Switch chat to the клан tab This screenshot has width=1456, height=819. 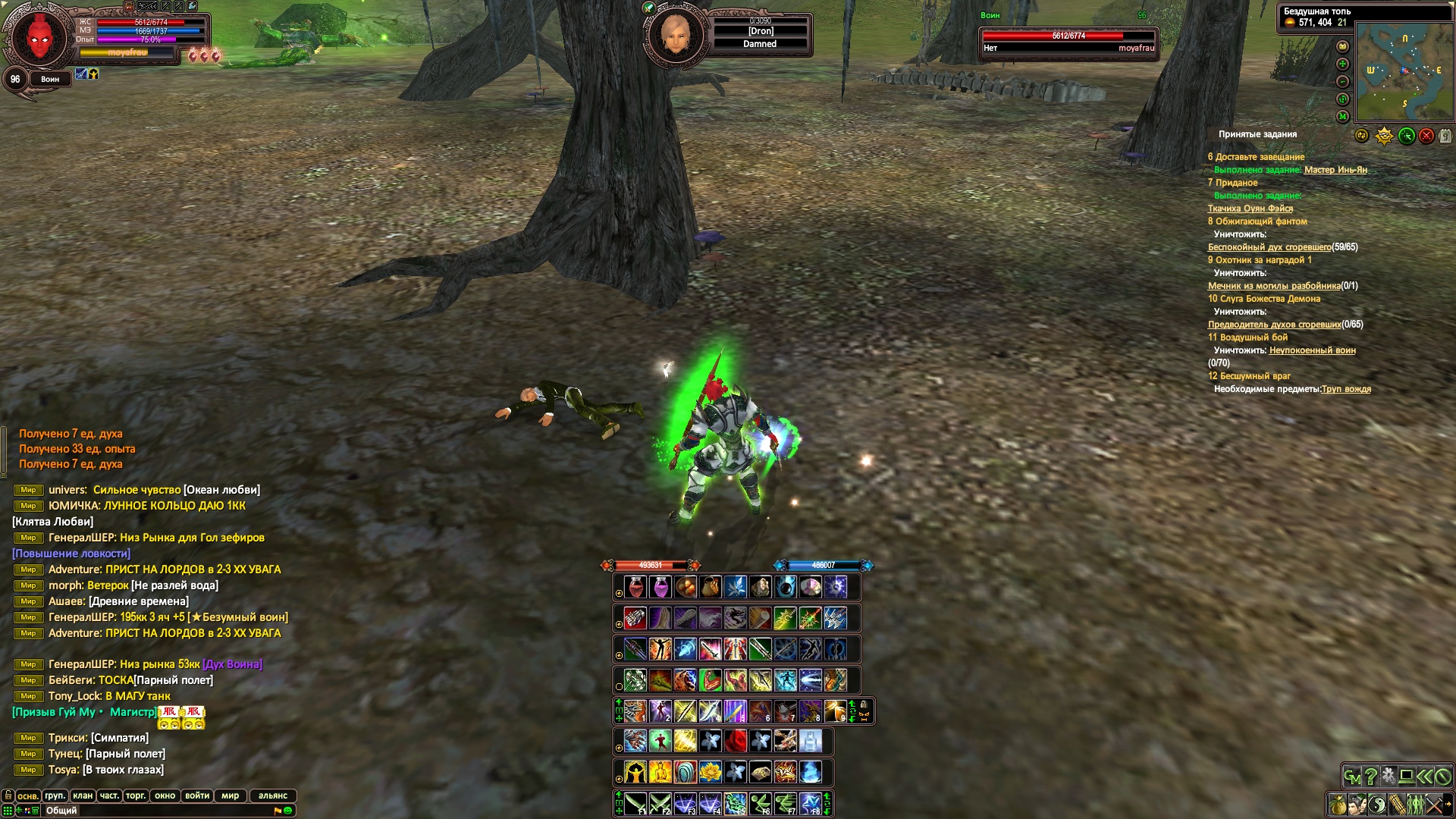tap(83, 795)
